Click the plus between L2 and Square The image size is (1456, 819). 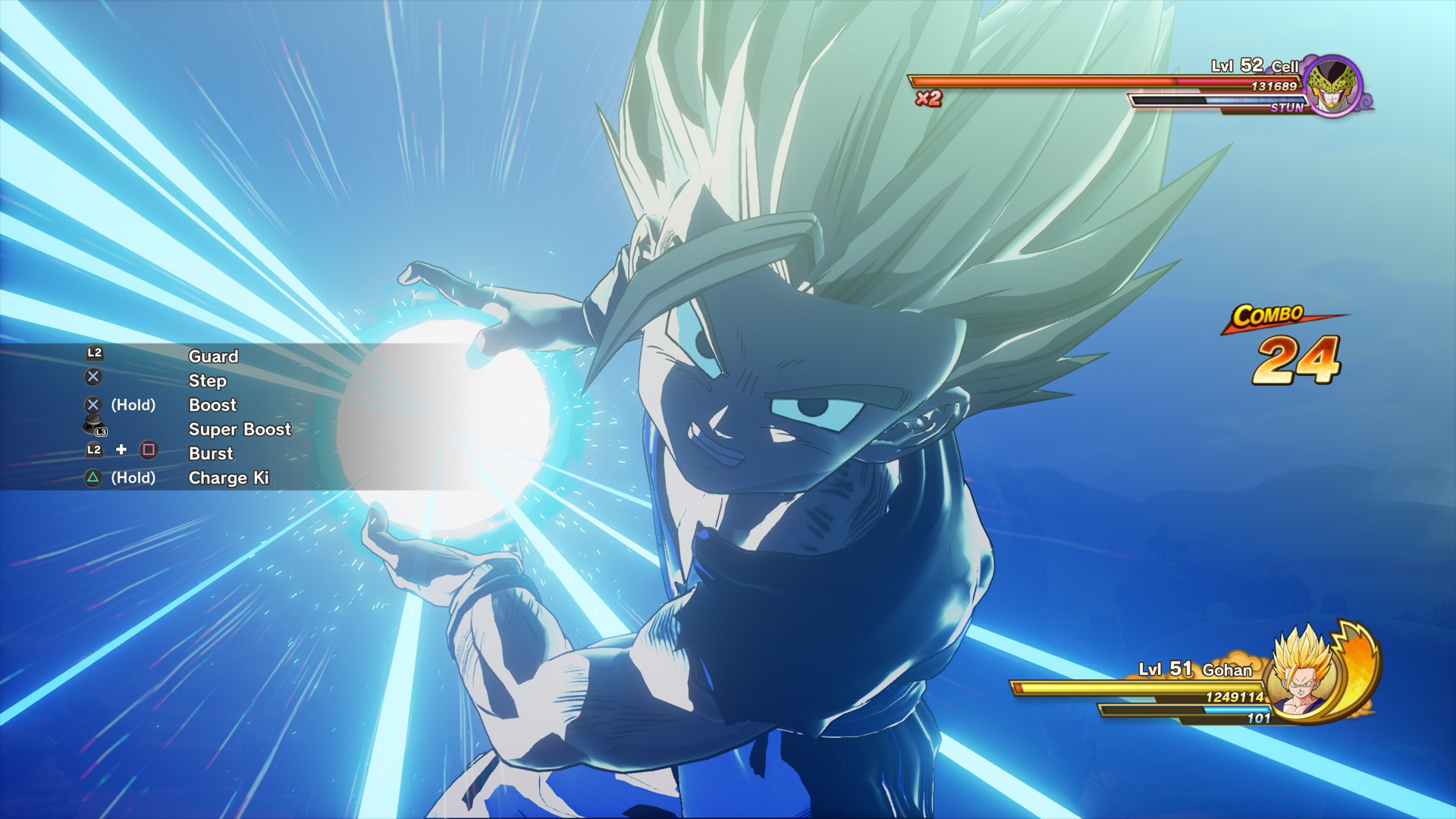[121, 451]
